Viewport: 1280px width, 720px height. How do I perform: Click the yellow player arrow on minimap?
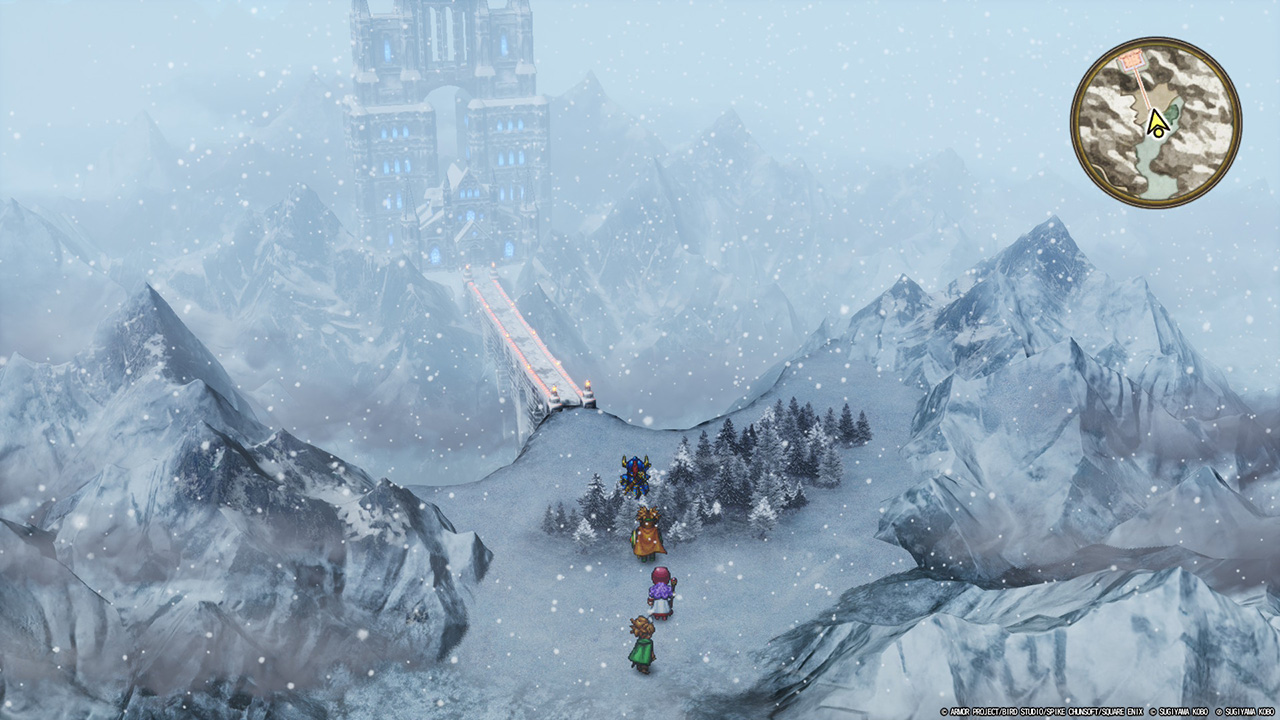[x=1157, y=122]
